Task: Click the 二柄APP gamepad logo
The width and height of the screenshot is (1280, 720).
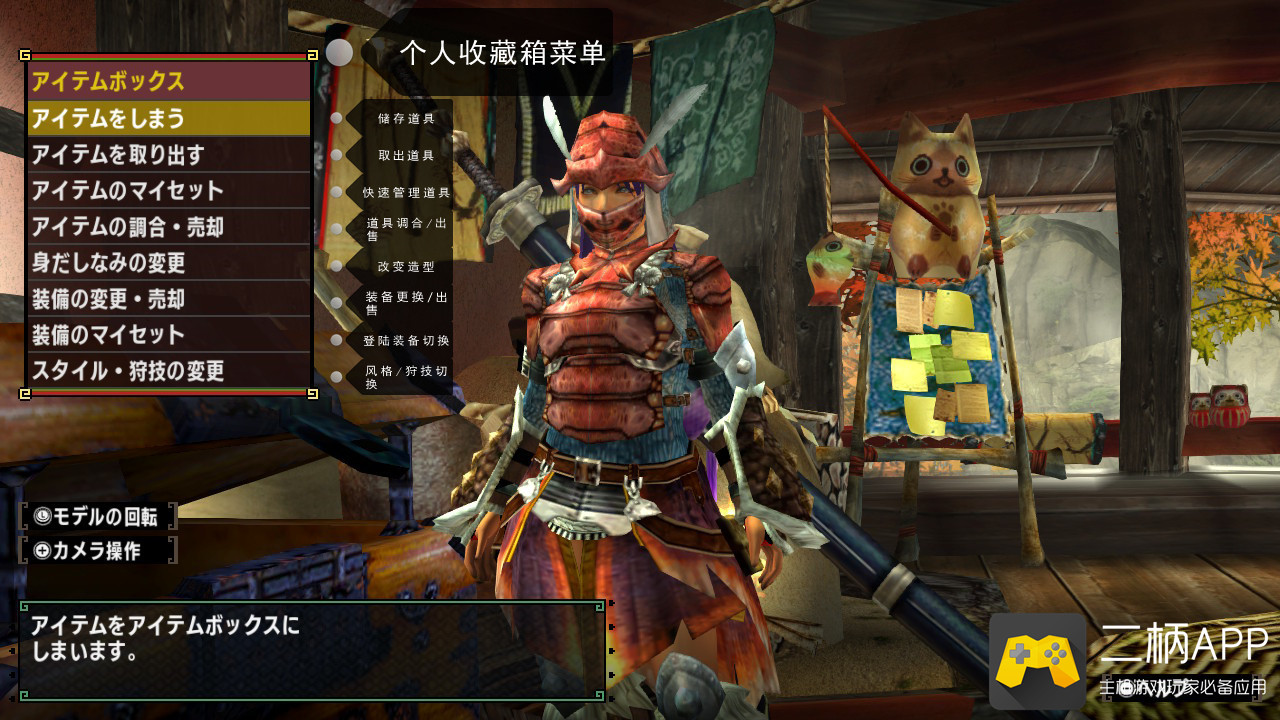Action: click(1037, 660)
